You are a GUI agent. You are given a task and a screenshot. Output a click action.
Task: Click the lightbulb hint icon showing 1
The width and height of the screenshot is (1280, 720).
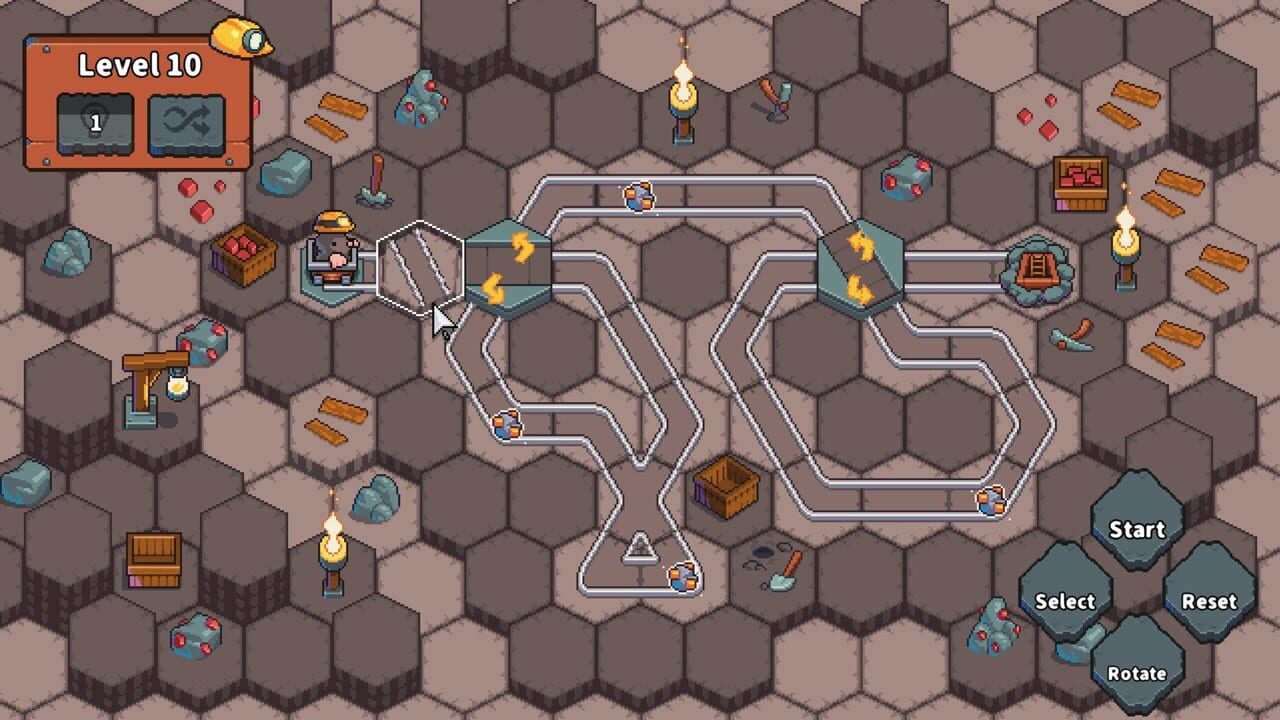coord(95,118)
